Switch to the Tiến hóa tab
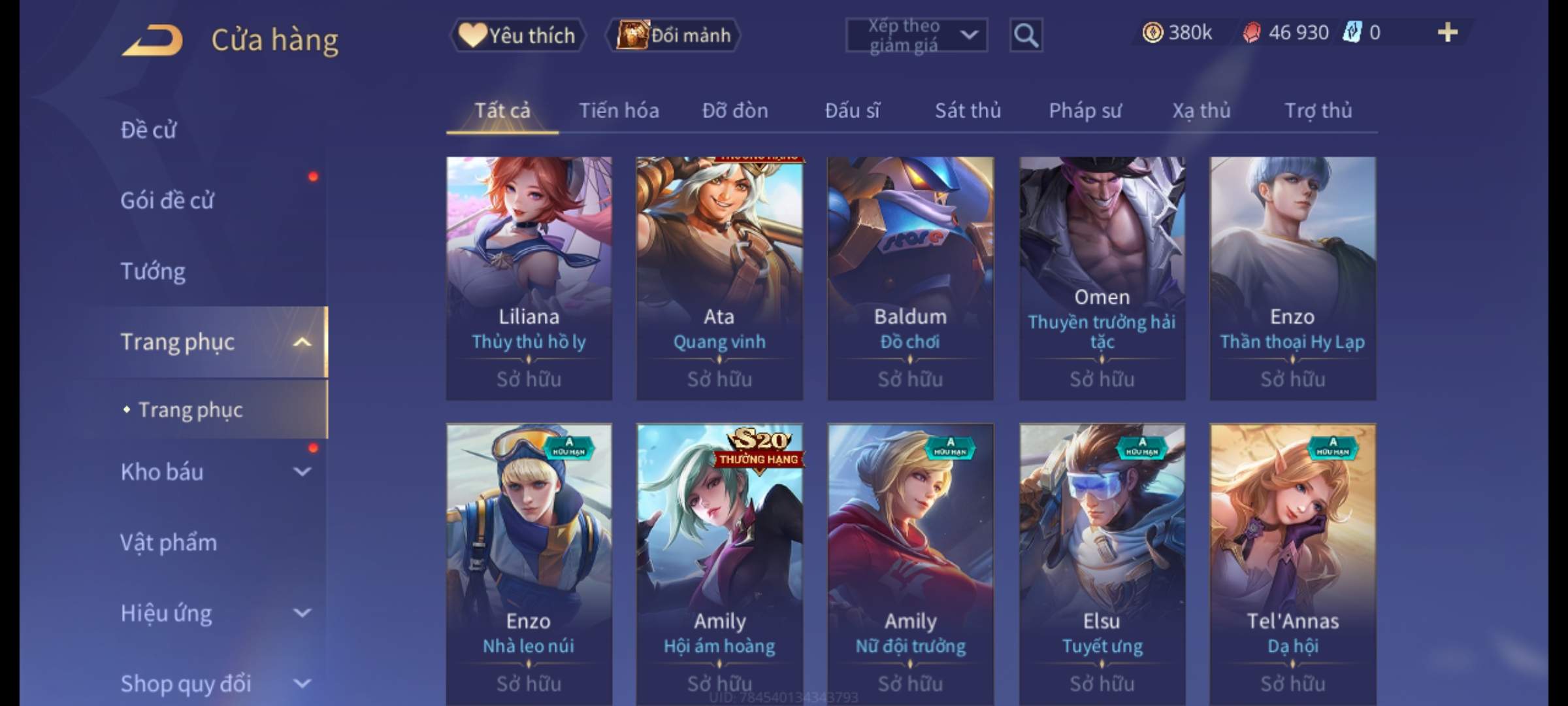Viewport: 1568px width, 706px height. [619, 111]
